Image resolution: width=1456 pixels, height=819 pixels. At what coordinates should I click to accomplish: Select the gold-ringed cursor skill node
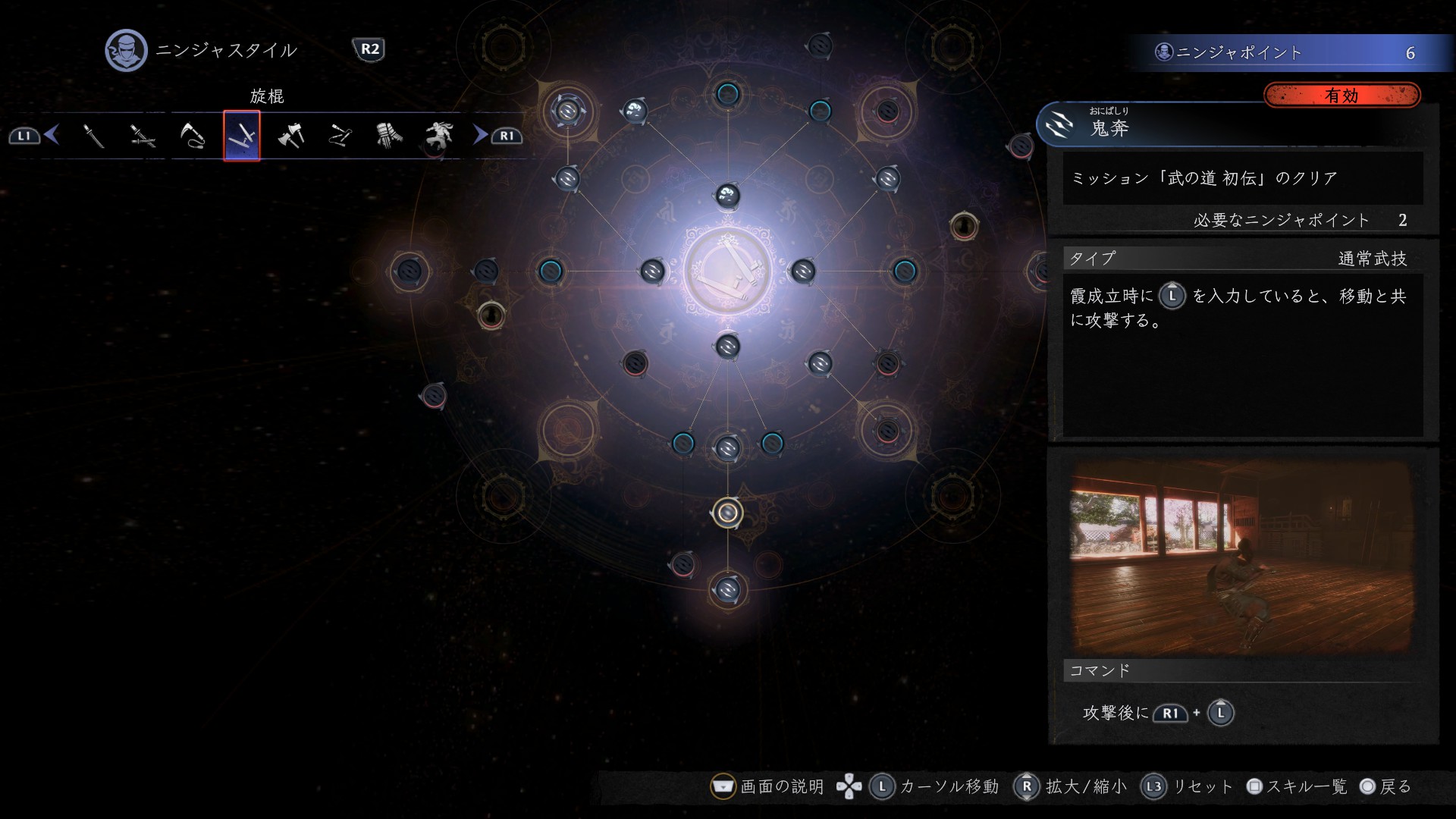727,513
